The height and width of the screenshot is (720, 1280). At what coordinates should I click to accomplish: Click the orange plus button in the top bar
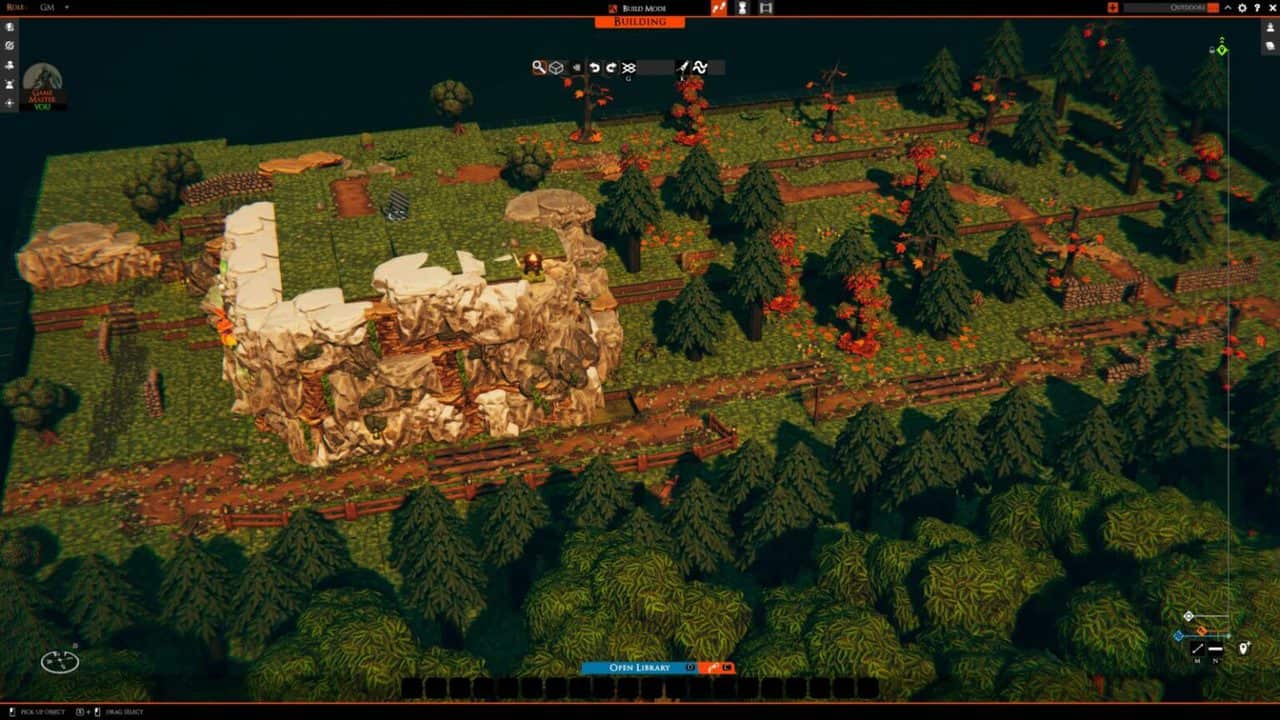(x=1113, y=7)
